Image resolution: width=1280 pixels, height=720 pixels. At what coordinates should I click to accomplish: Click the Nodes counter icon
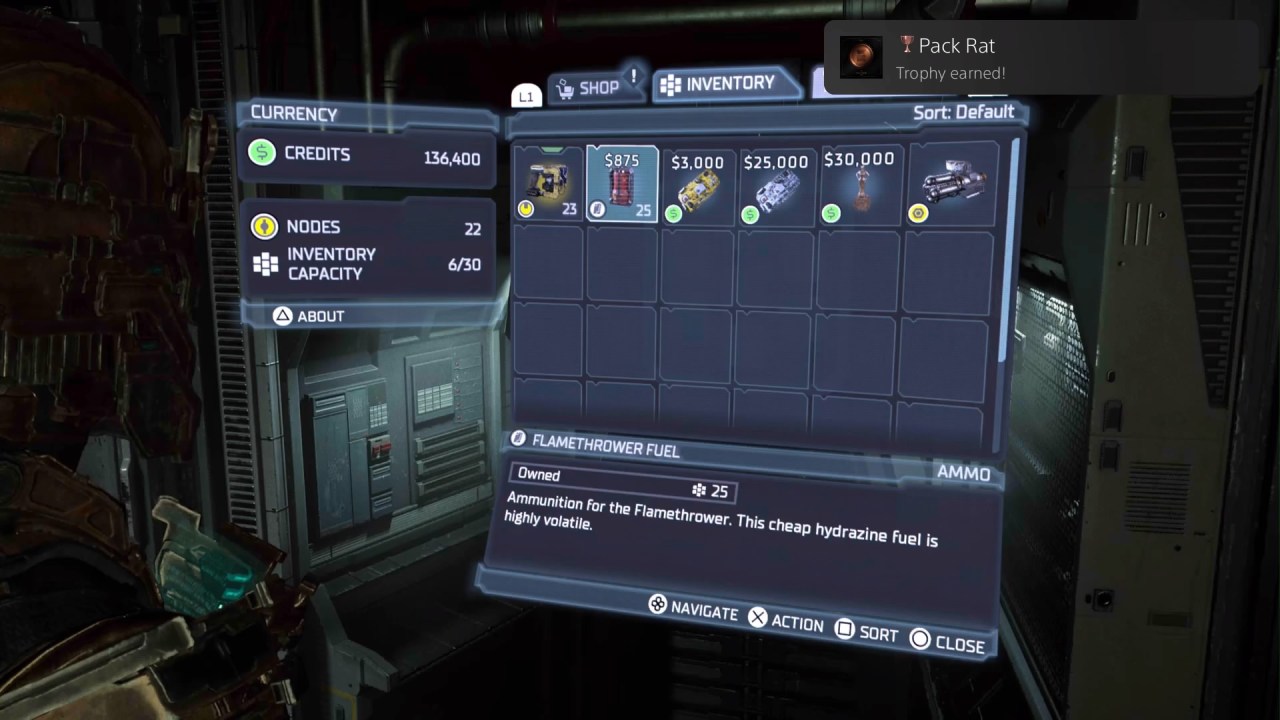(x=263, y=227)
